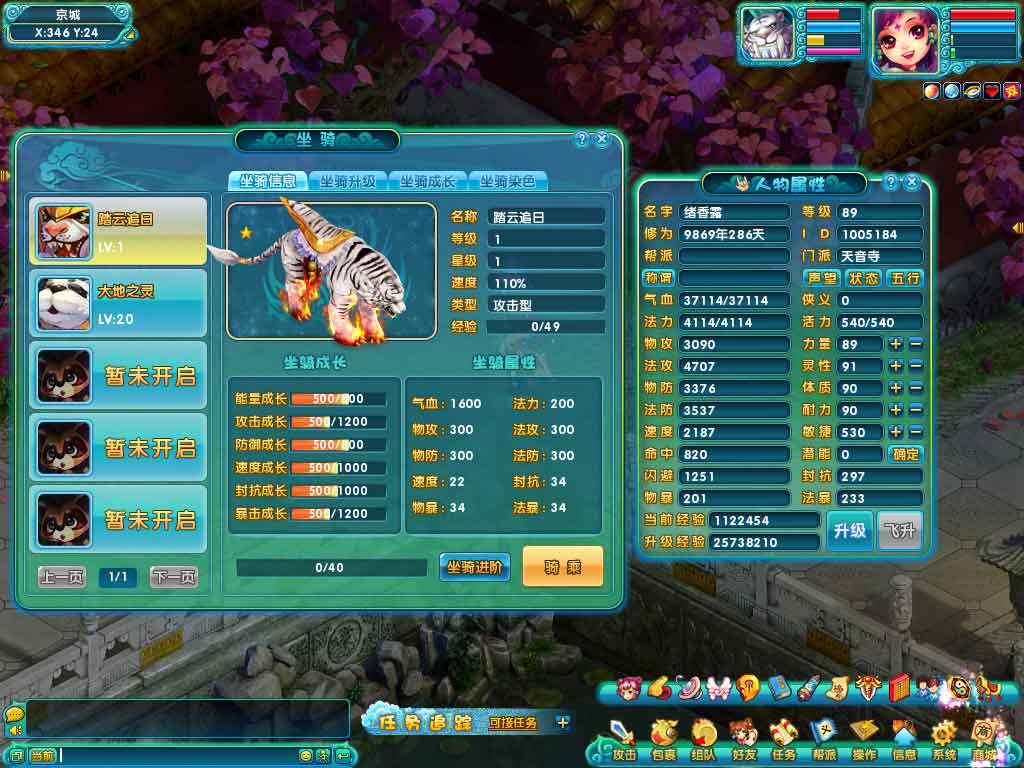The height and width of the screenshot is (768, 1024).
Task: Click the 升级 level-up button
Action: [x=849, y=531]
